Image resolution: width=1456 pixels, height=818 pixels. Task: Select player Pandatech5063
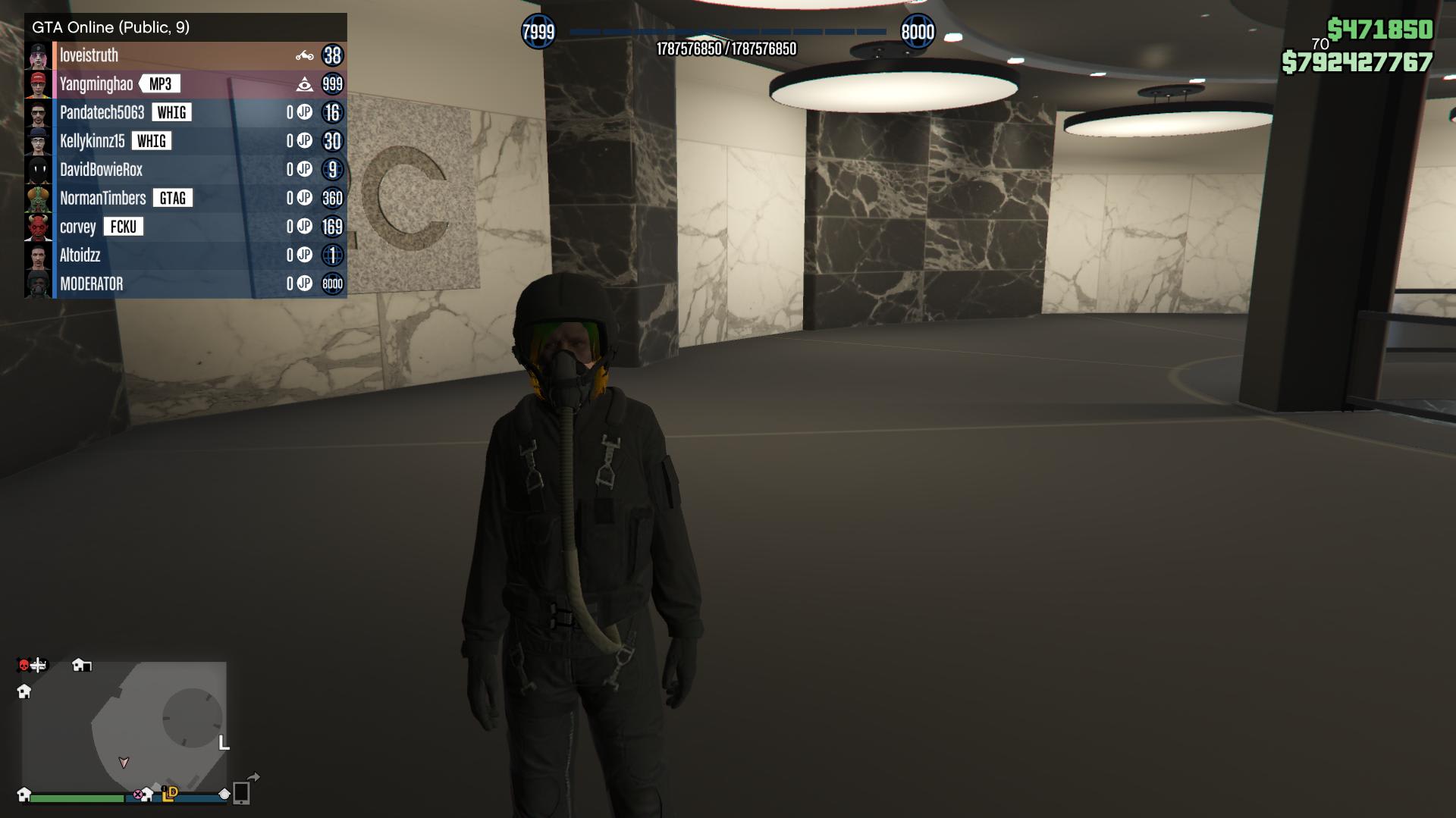coord(102,113)
